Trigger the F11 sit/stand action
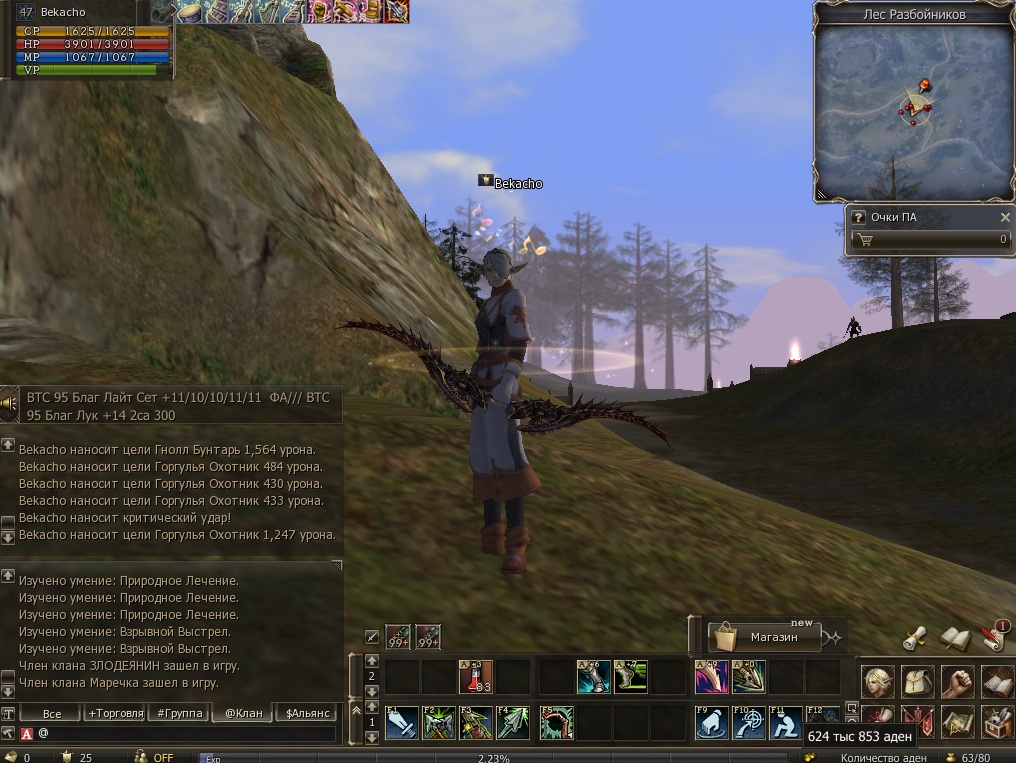The height and width of the screenshot is (763, 1016). point(785,722)
